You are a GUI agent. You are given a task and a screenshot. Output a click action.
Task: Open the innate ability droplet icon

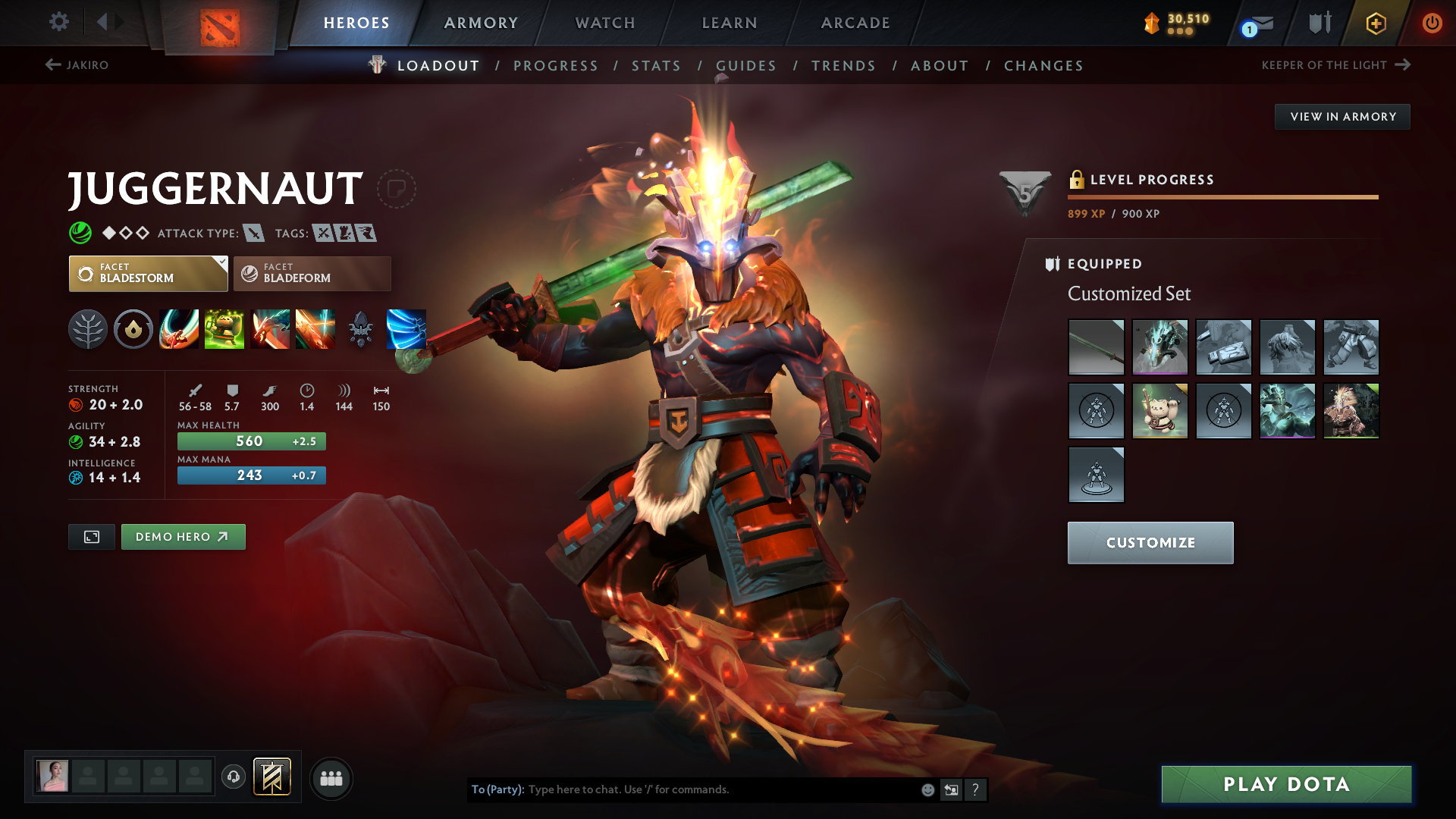(x=133, y=329)
